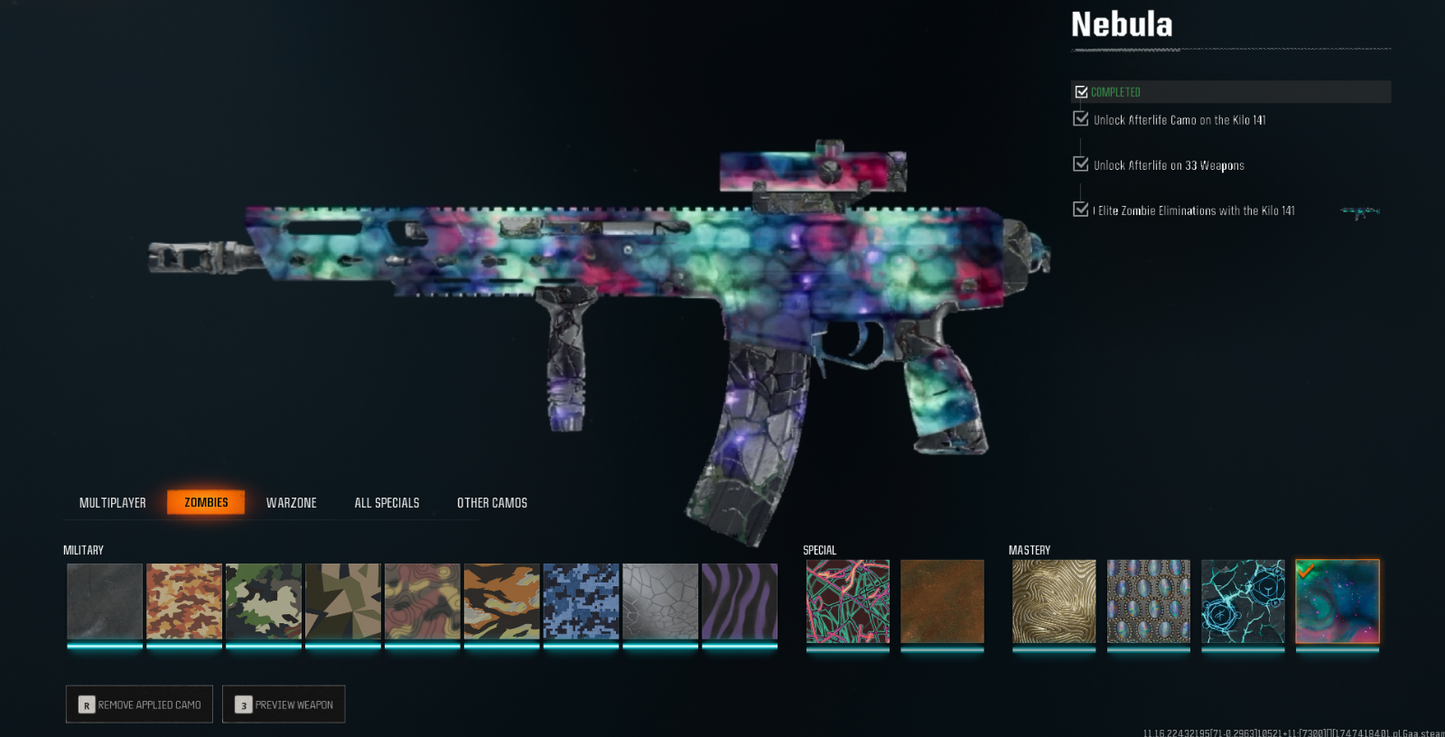The image size is (1445, 737).
Task: Select the gold swirl Mastery camo
Action: tap(1053, 602)
